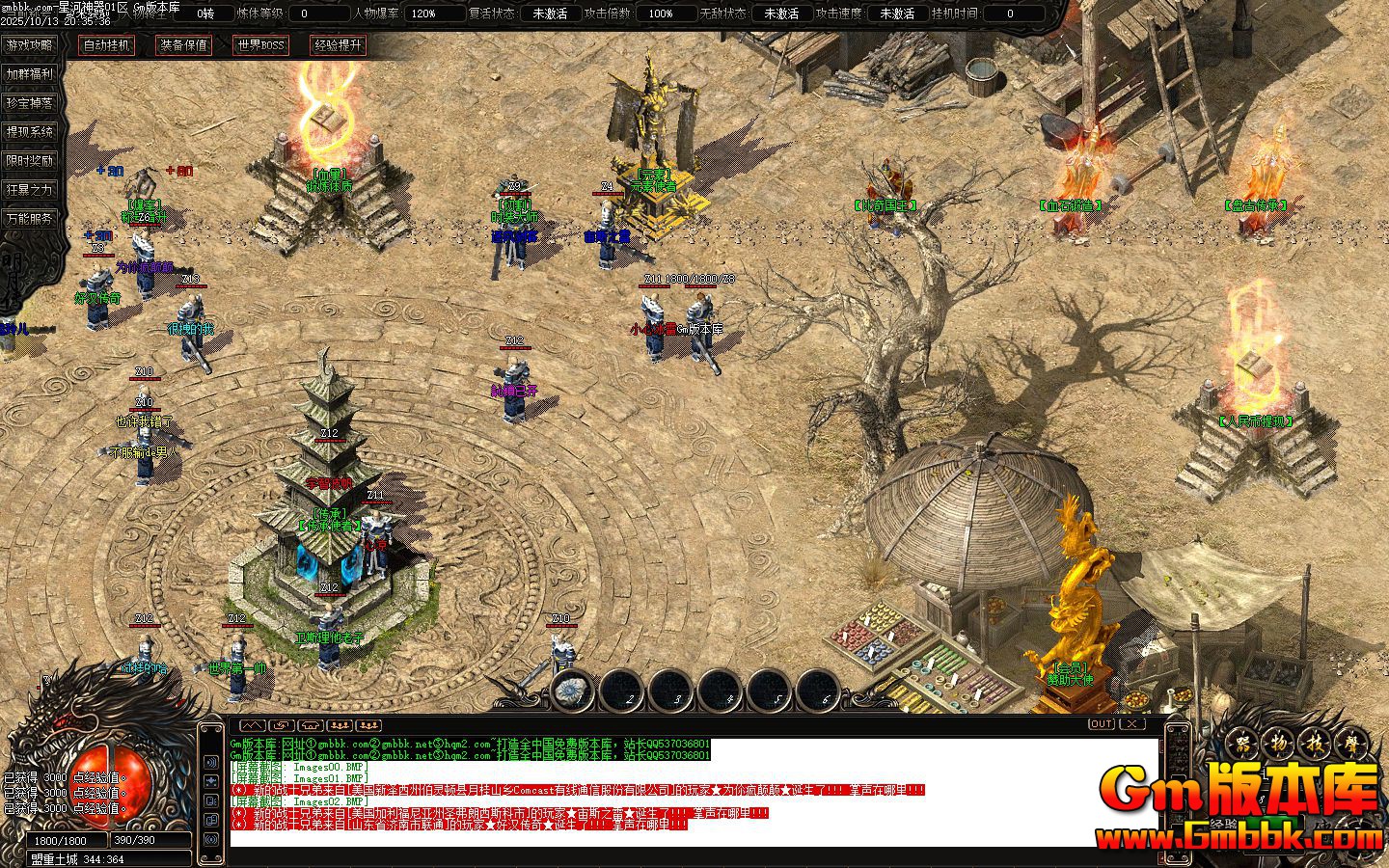
Task: Activate the 自动挂机 auto-play button
Action: click(106, 45)
